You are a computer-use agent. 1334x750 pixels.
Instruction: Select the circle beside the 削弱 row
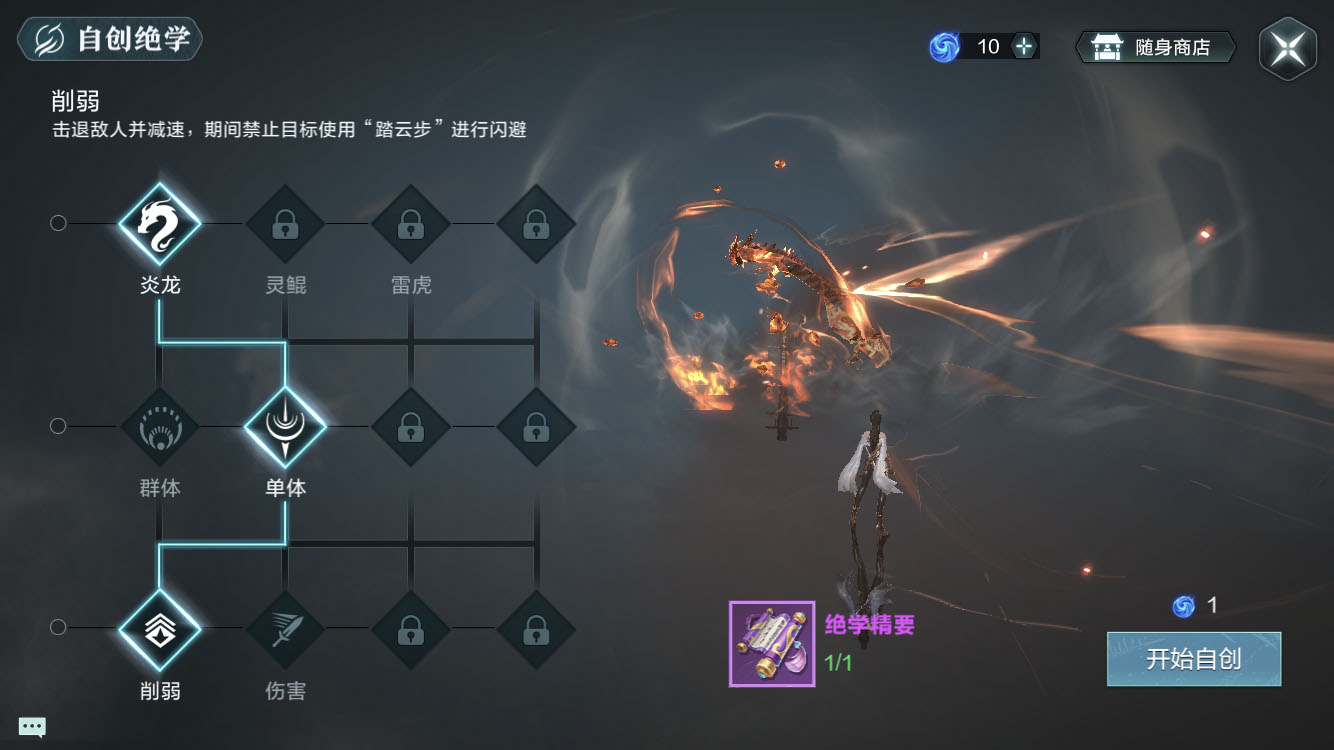(x=58, y=629)
